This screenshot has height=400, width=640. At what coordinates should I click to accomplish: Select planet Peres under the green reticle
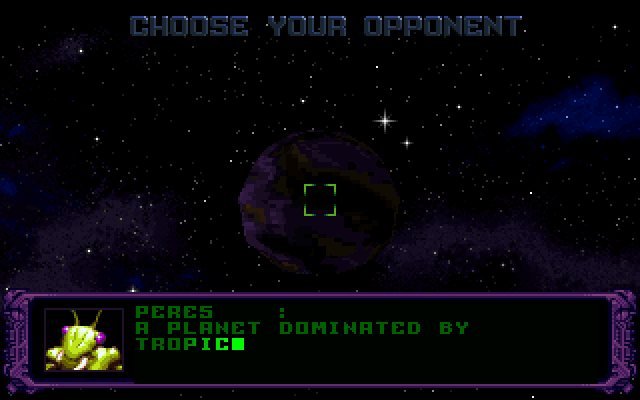pyautogui.click(x=320, y=199)
